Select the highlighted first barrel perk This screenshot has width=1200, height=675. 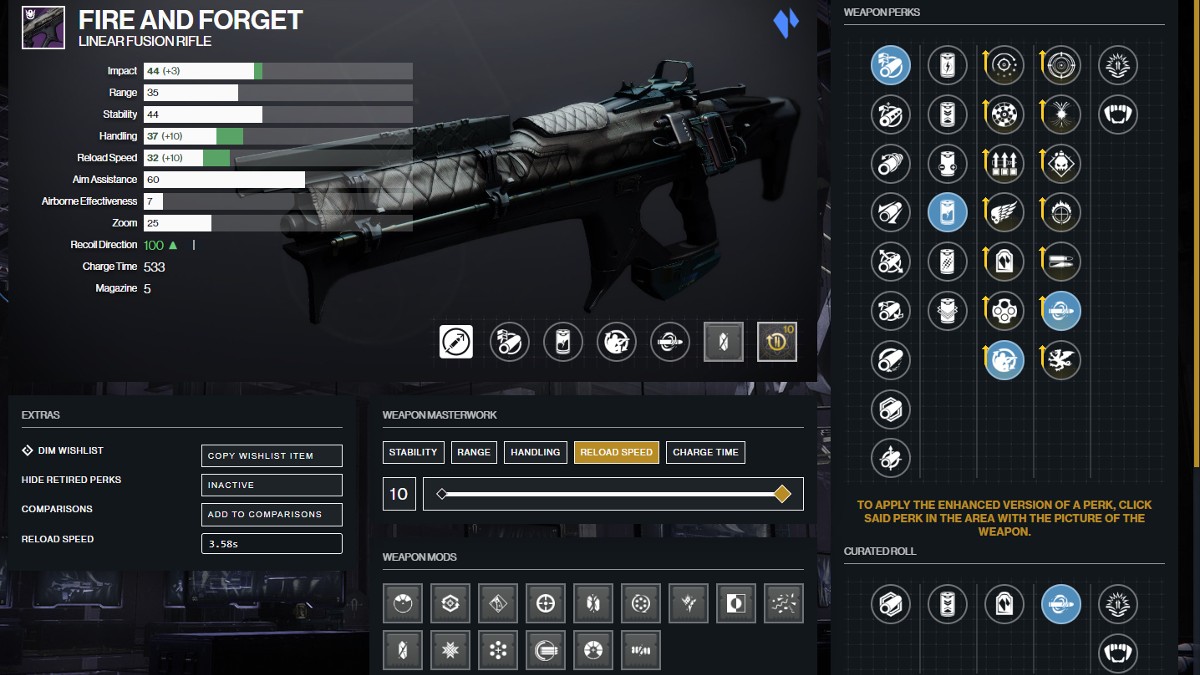tap(890, 65)
